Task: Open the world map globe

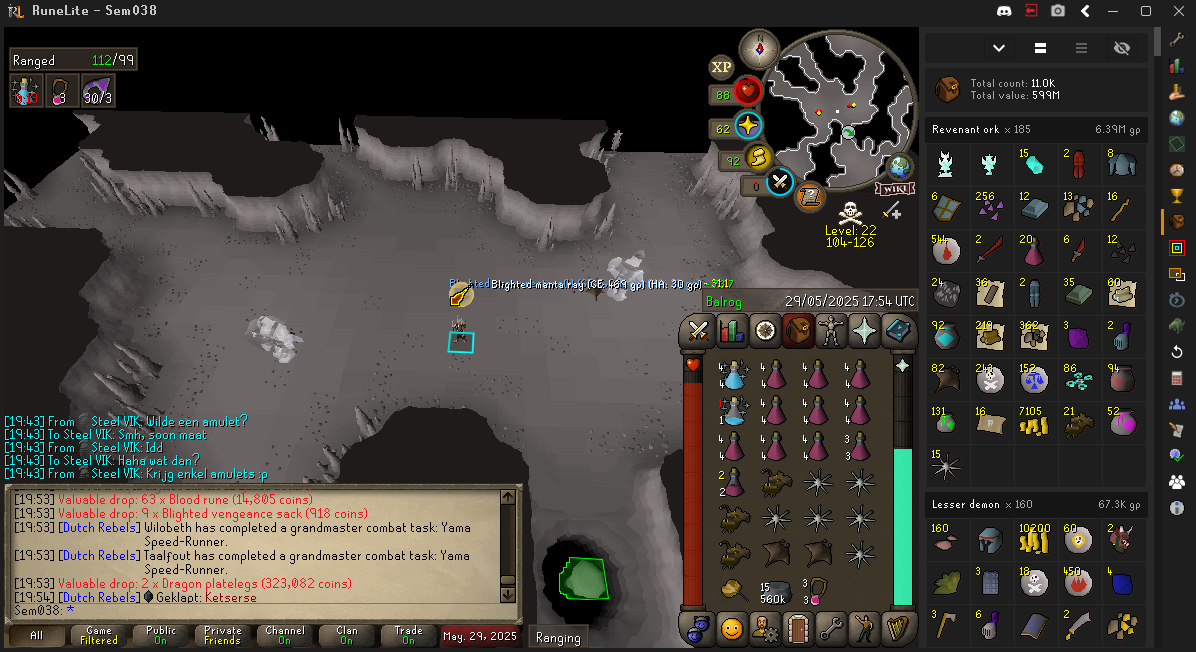Action: click(x=900, y=167)
